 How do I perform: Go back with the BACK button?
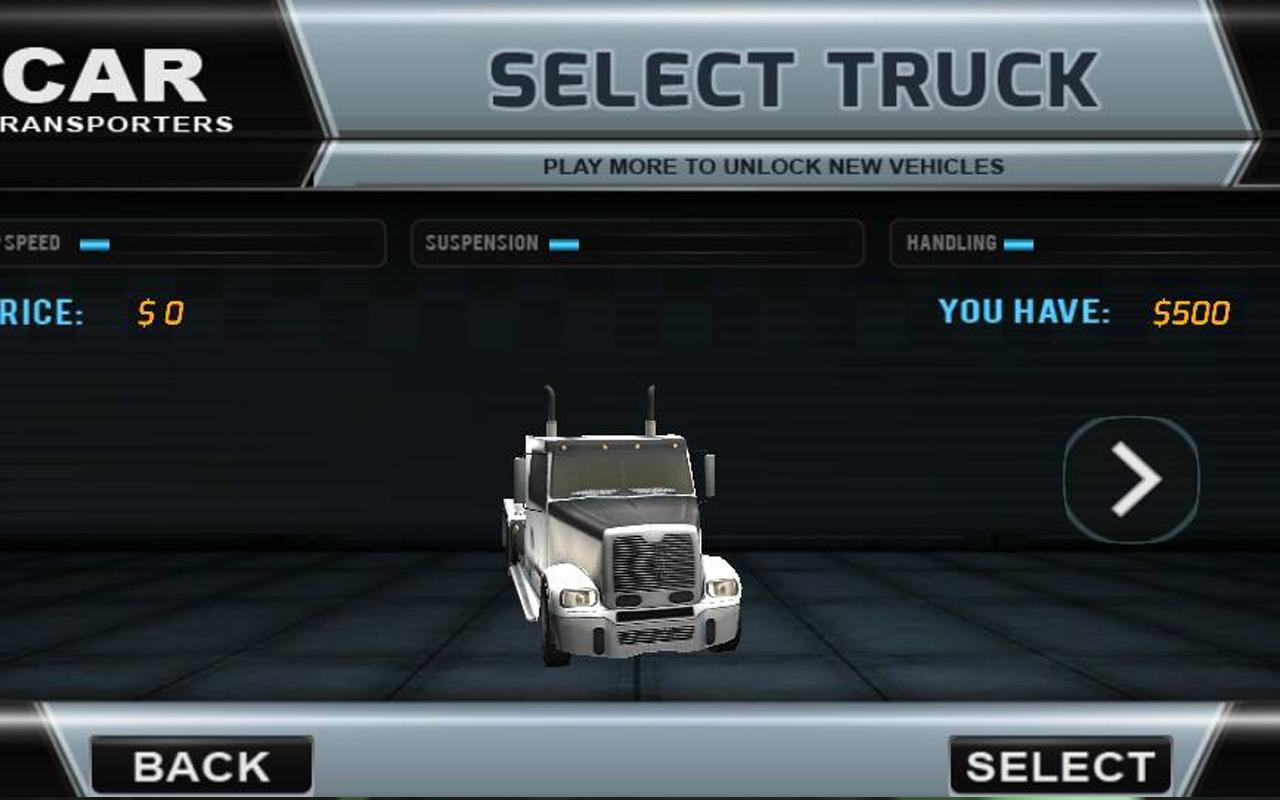(201, 766)
